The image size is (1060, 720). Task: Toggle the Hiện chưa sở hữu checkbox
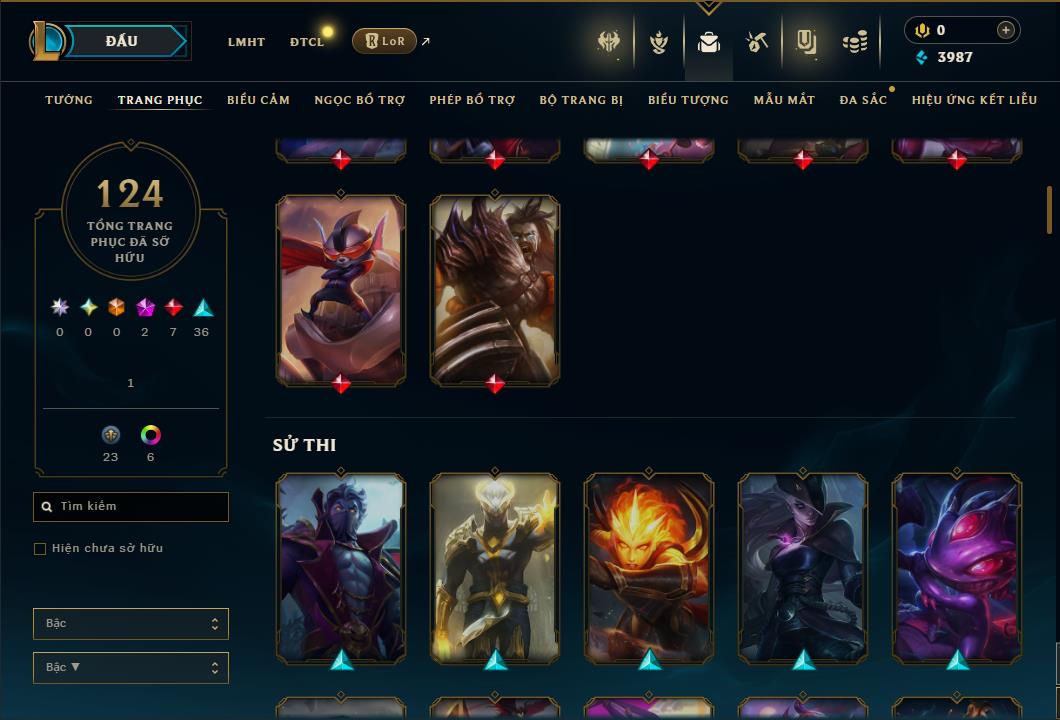tap(40, 549)
